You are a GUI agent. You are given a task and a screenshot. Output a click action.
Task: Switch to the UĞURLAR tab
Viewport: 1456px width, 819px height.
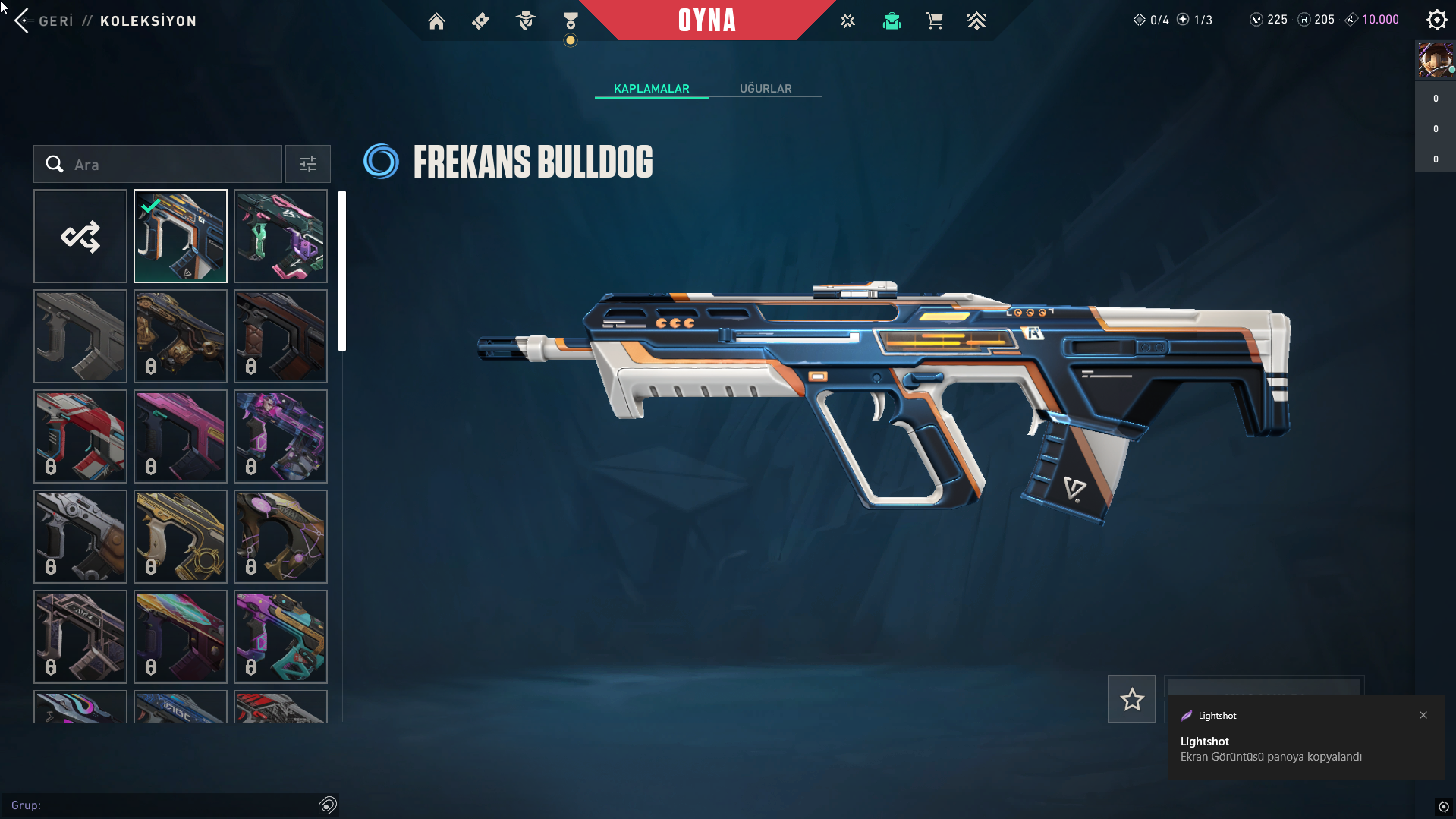[x=766, y=89]
